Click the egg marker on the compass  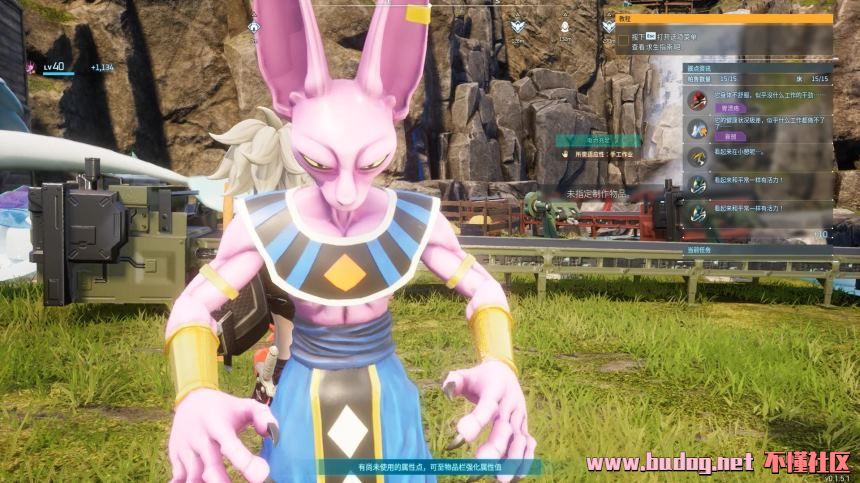pyautogui.click(x=563, y=26)
